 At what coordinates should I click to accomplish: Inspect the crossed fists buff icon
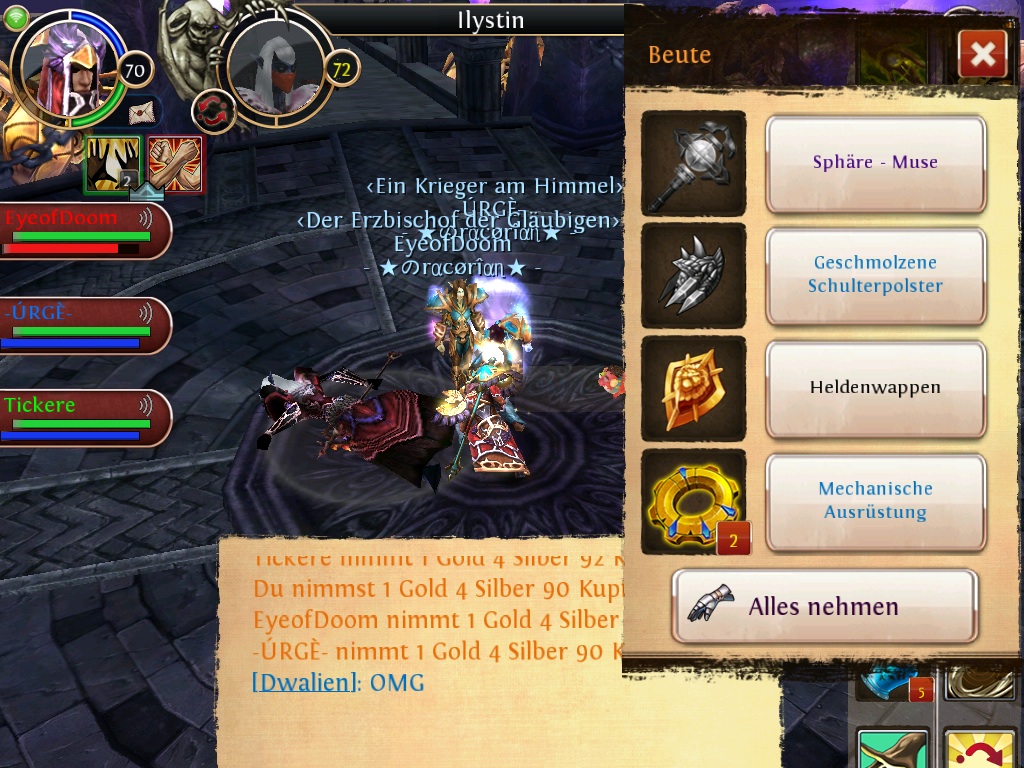(176, 163)
